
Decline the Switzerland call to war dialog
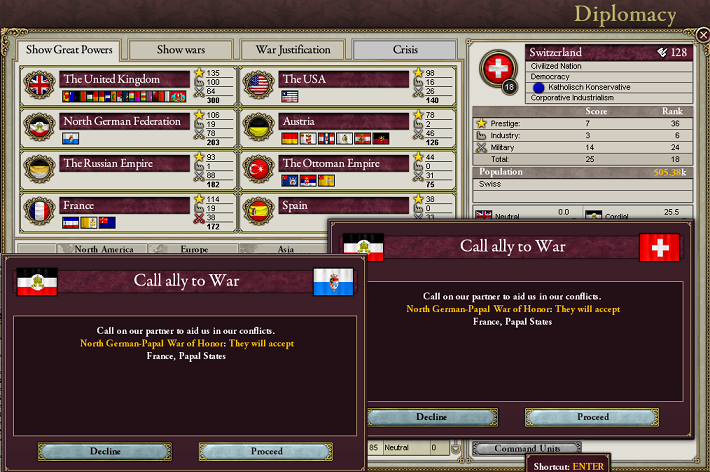(x=430, y=417)
